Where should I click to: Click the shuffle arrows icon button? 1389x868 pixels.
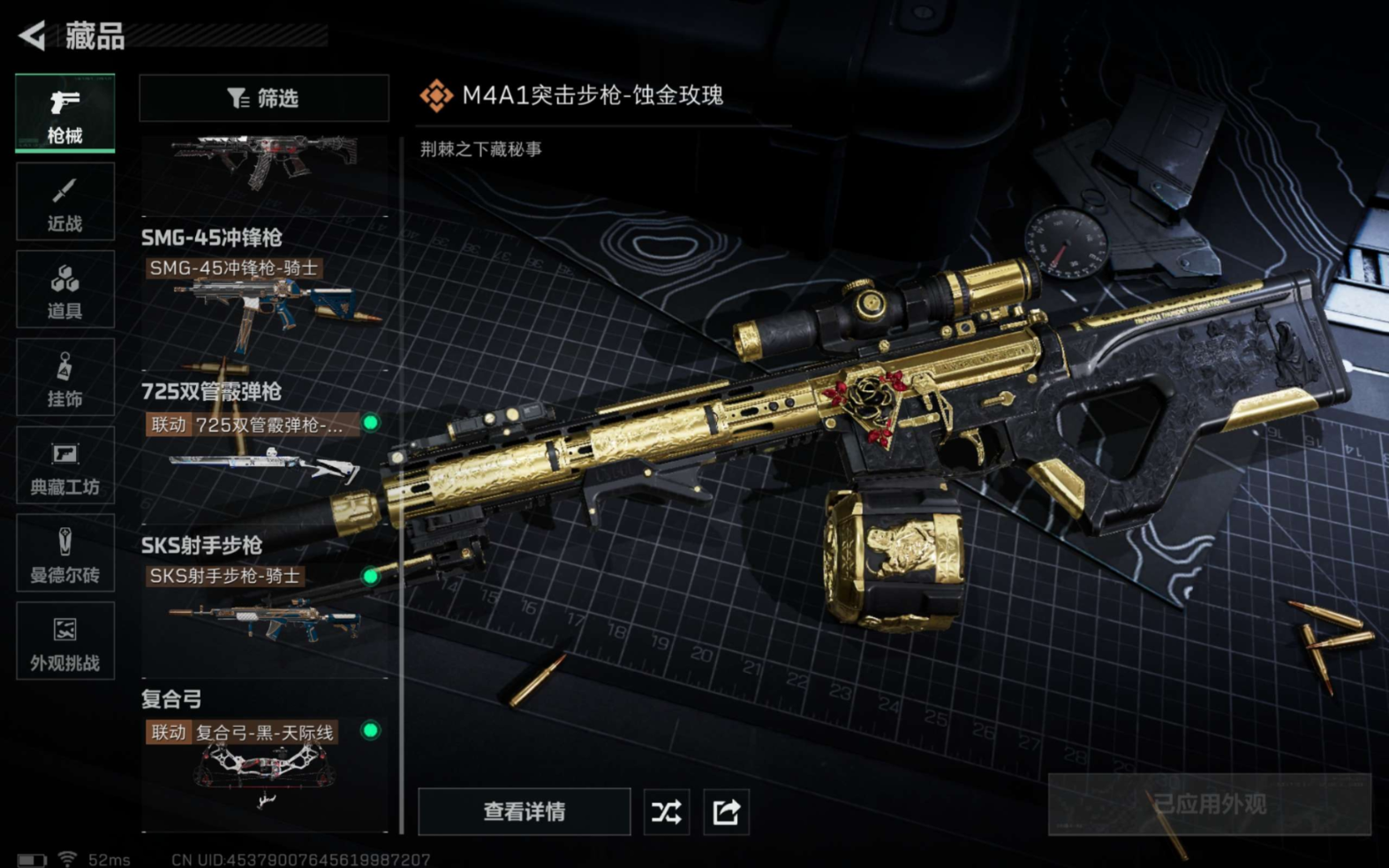pyautogui.click(x=666, y=811)
